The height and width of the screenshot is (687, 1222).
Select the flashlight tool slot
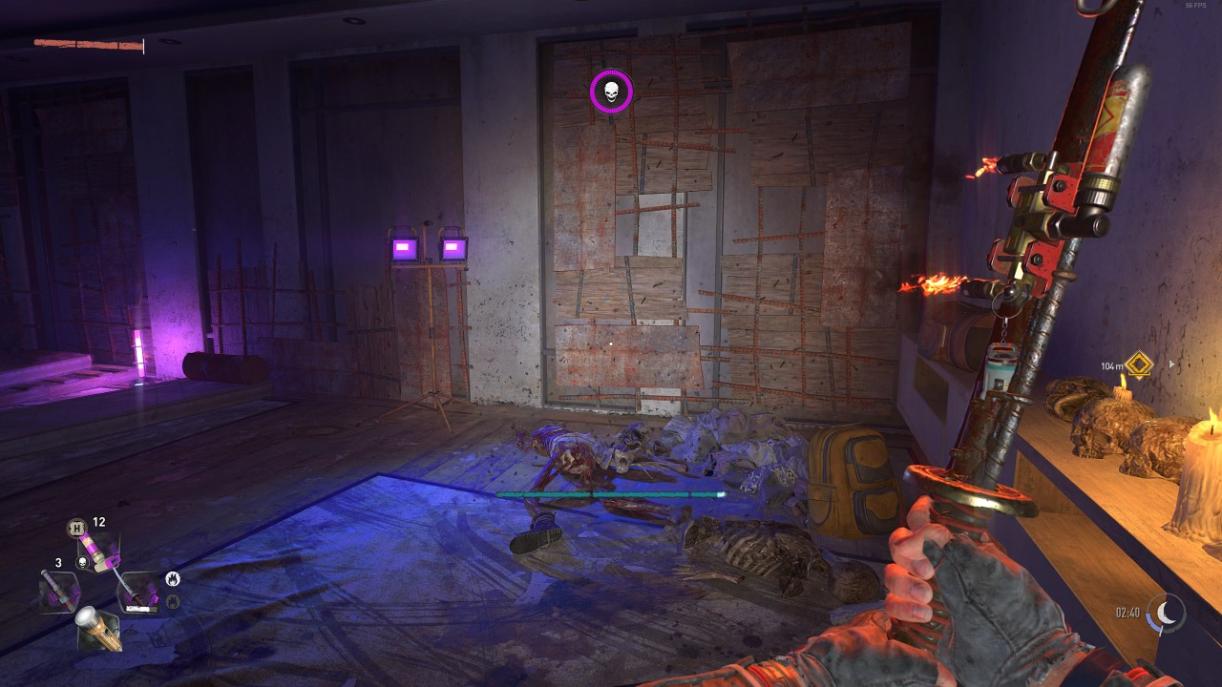click(x=98, y=629)
